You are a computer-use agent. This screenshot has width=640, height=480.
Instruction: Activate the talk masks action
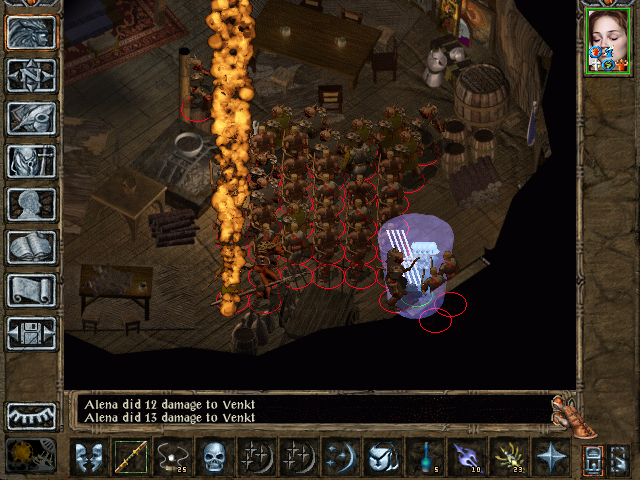point(89,457)
